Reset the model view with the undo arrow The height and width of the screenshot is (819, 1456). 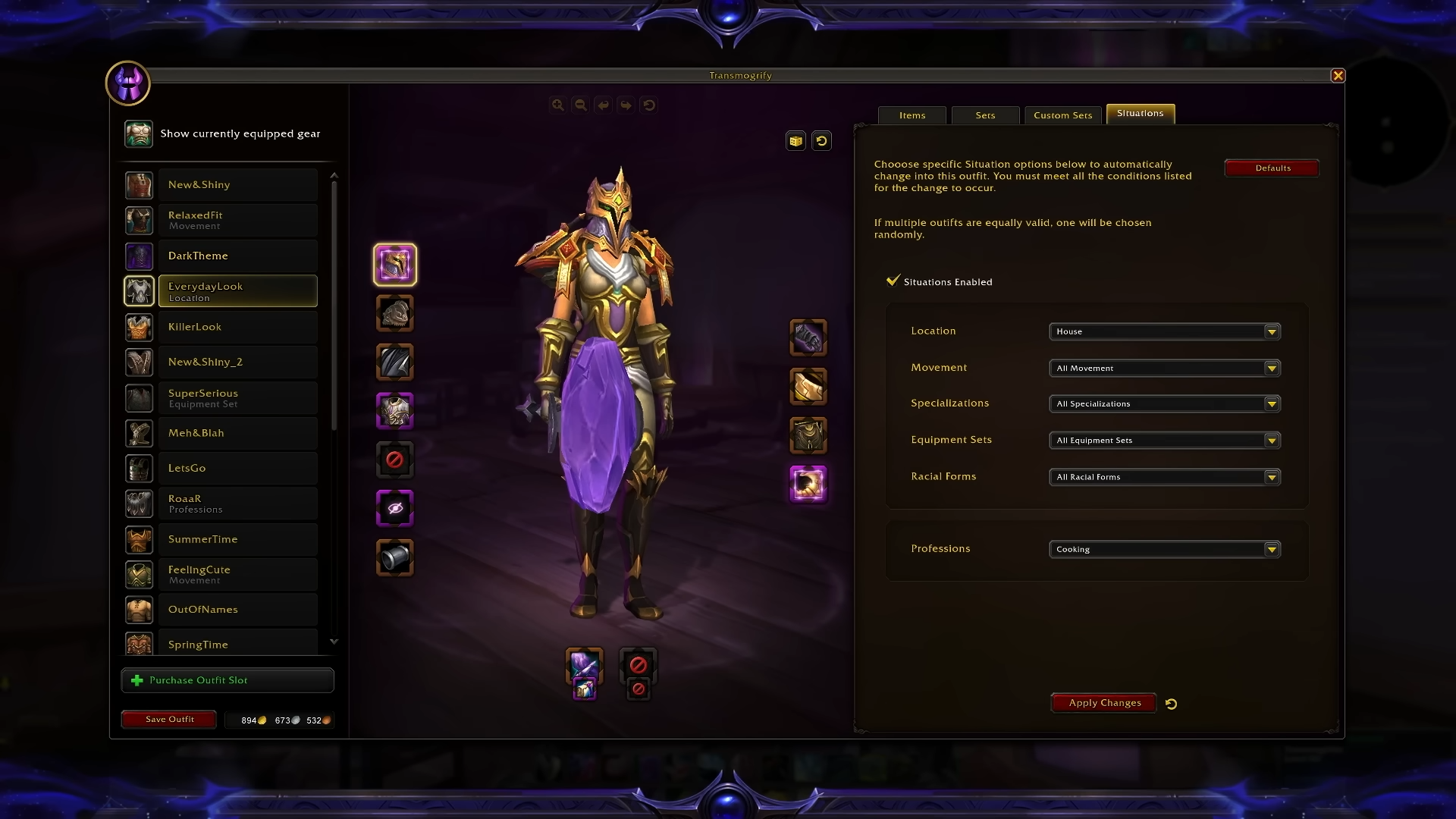point(822,140)
